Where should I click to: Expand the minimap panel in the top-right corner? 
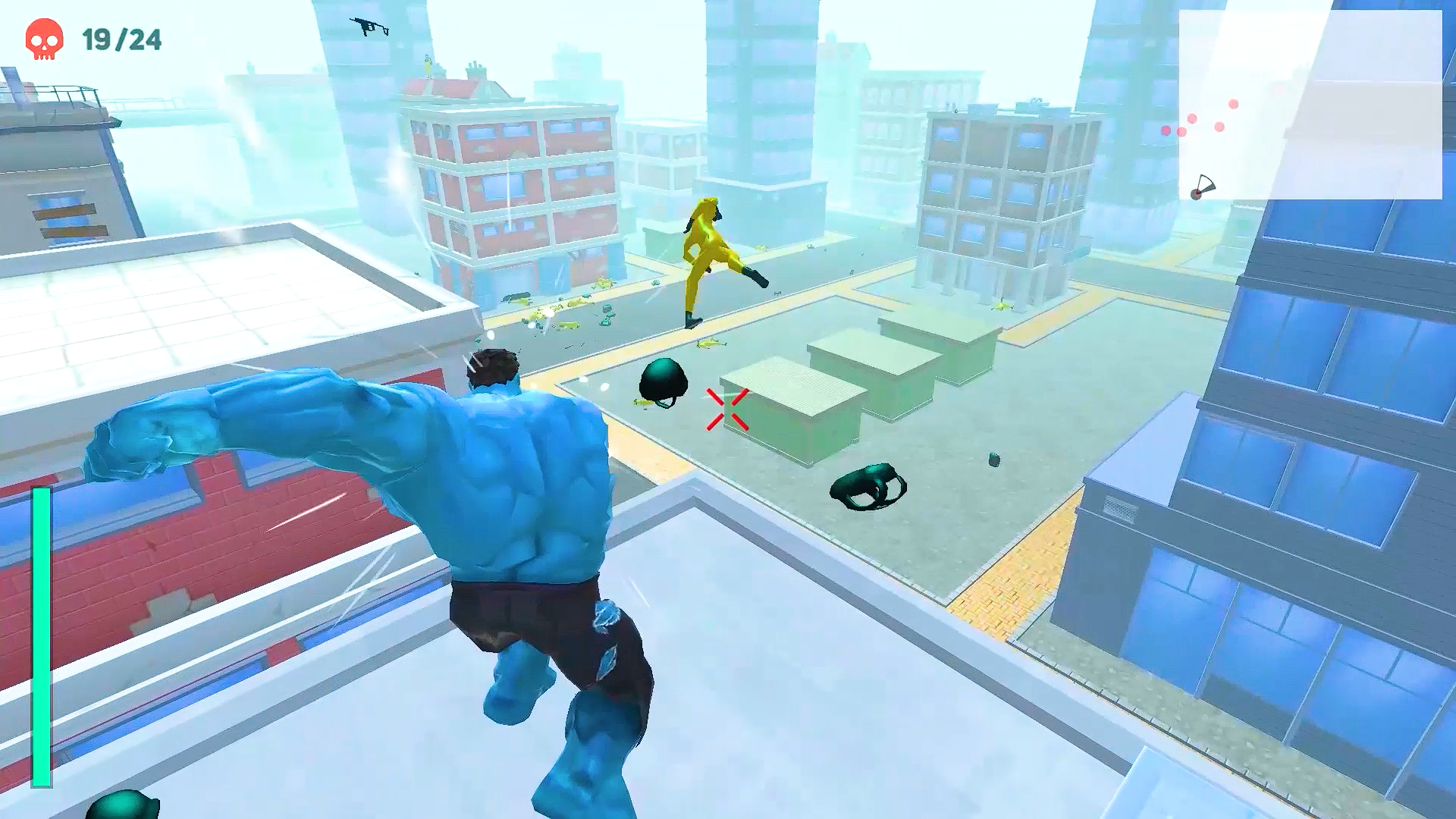pyautogui.click(x=1312, y=106)
